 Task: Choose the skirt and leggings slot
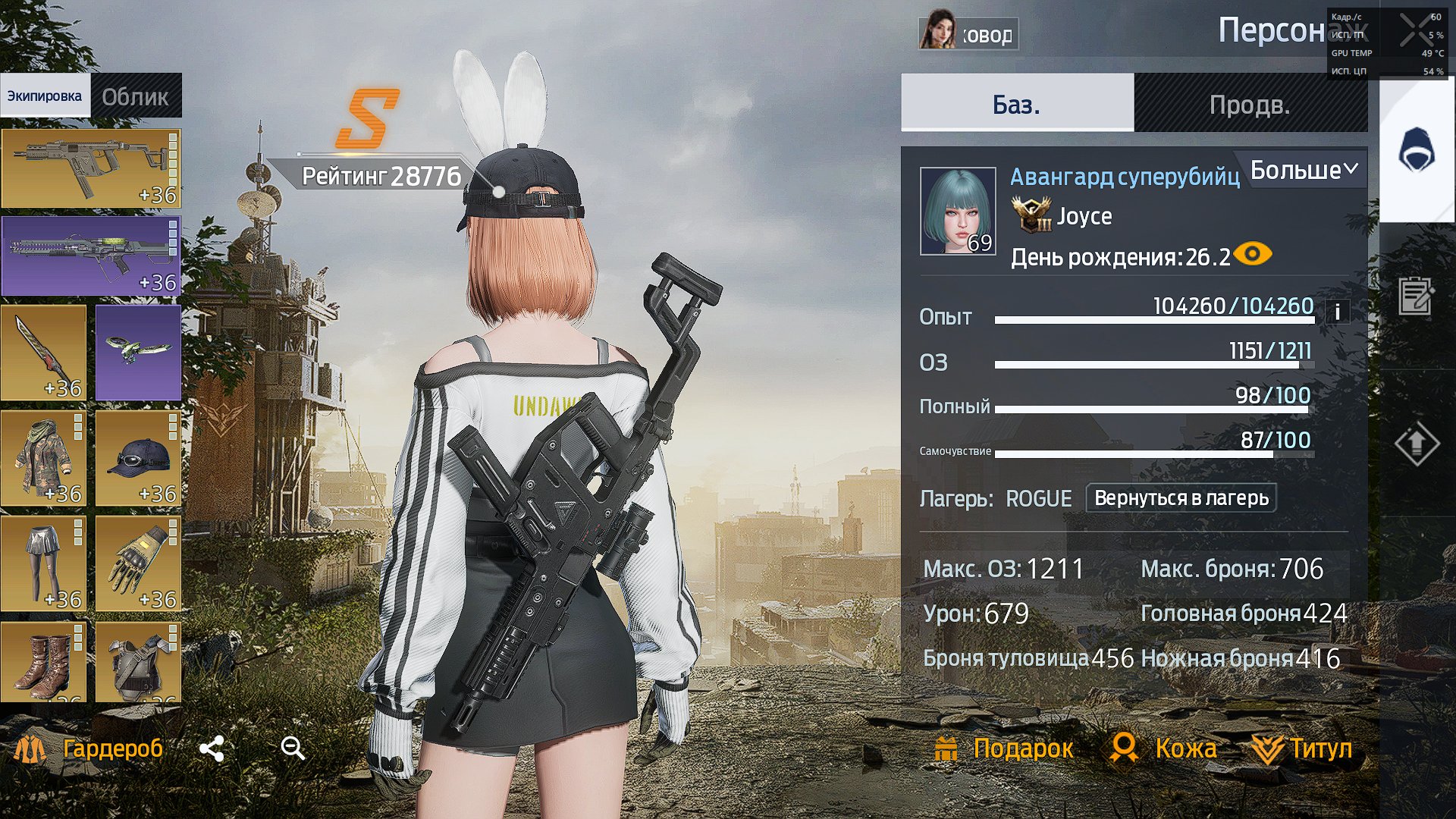click(x=44, y=563)
